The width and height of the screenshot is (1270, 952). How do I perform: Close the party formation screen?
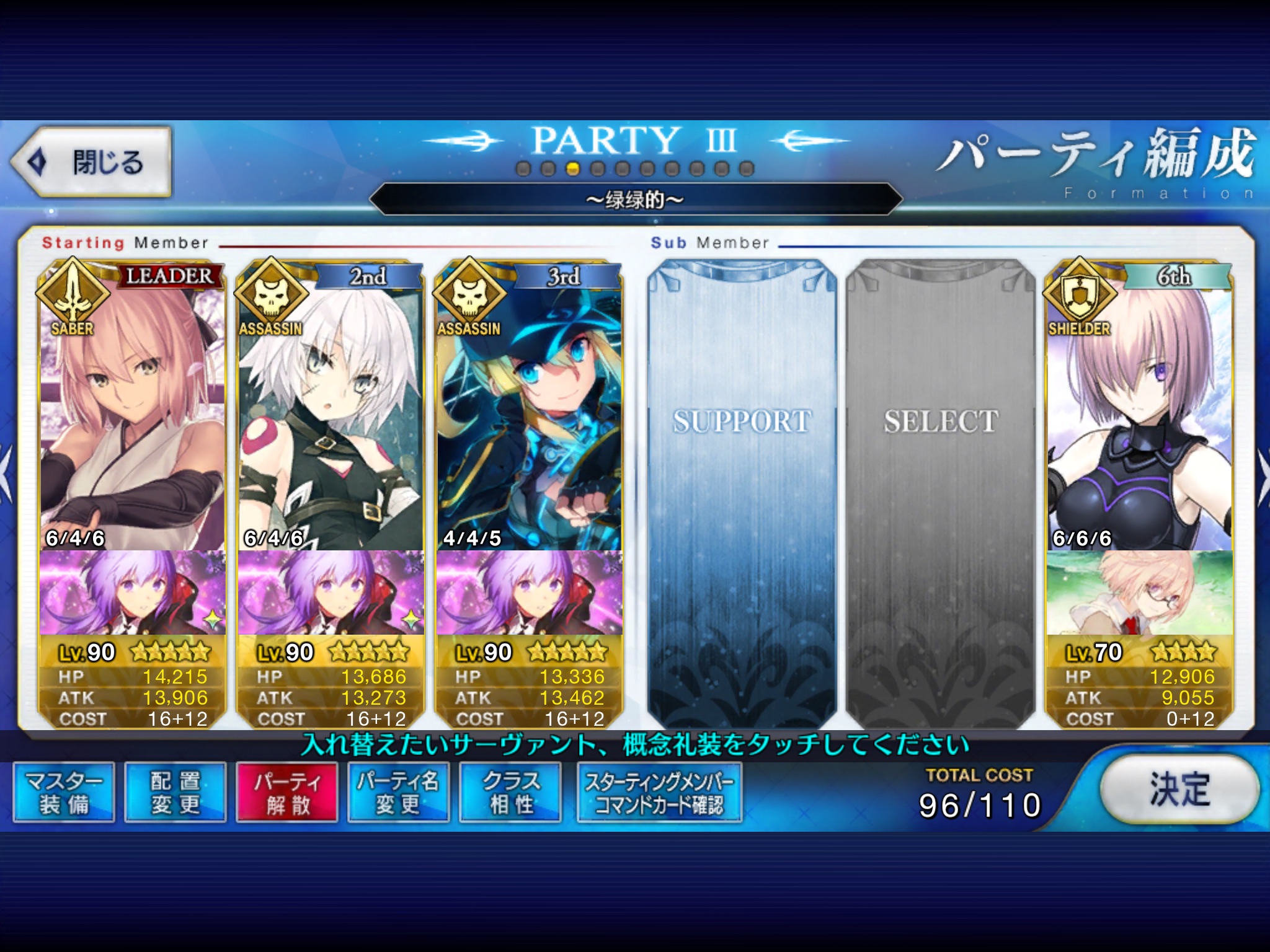[91, 162]
